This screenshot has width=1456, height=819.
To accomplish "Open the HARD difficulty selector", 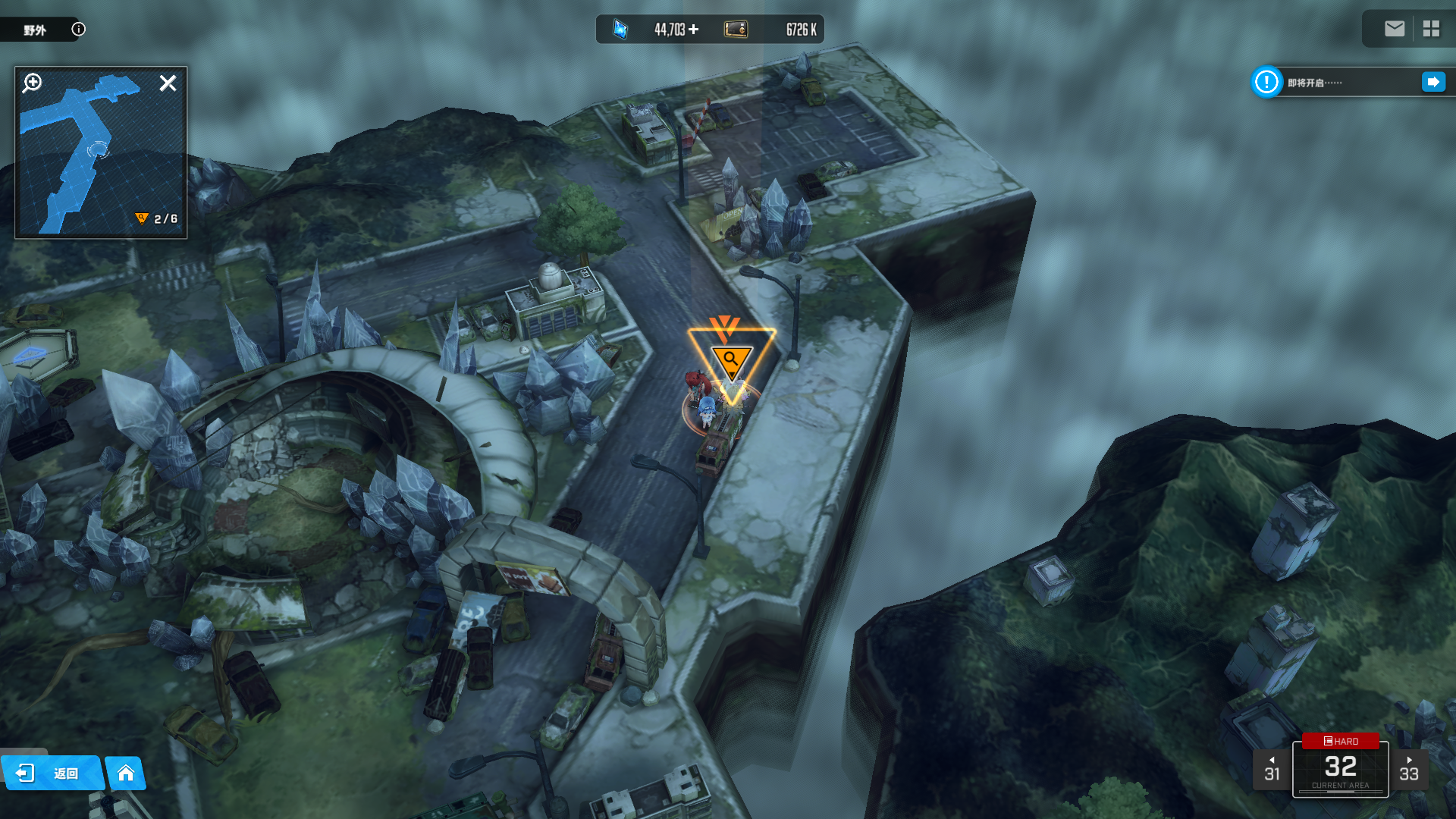I will [1341, 741].
